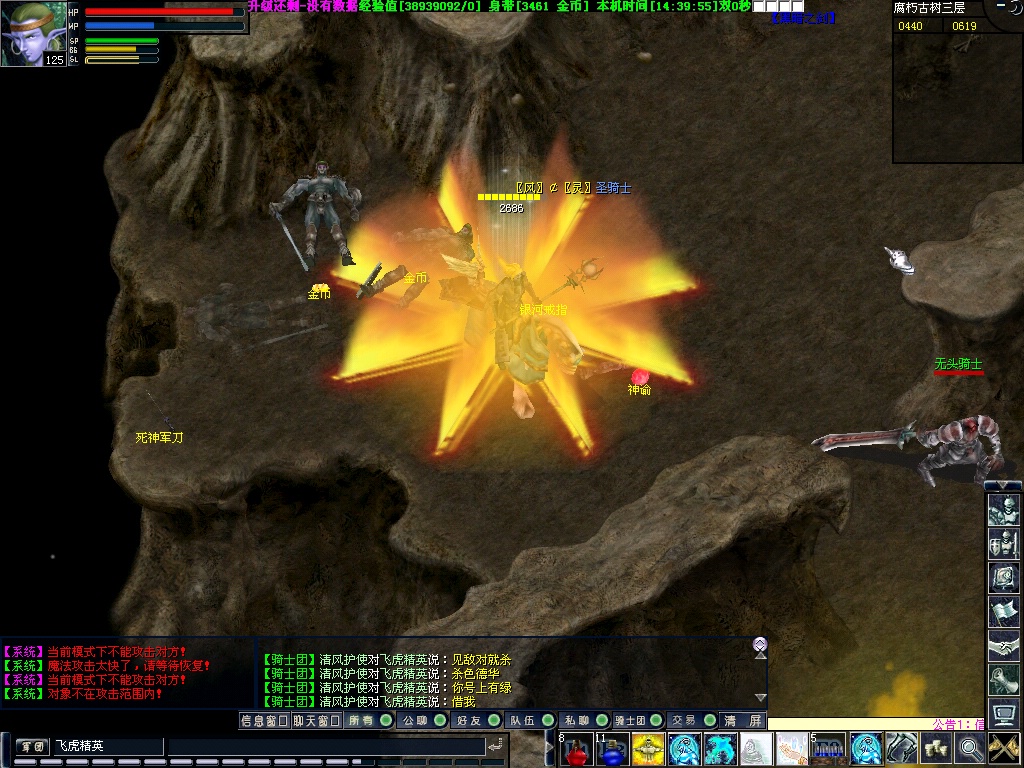Open the magnifying glass search icon
The height and width of the screenshot is (768, 1024).
coord(970,748)
